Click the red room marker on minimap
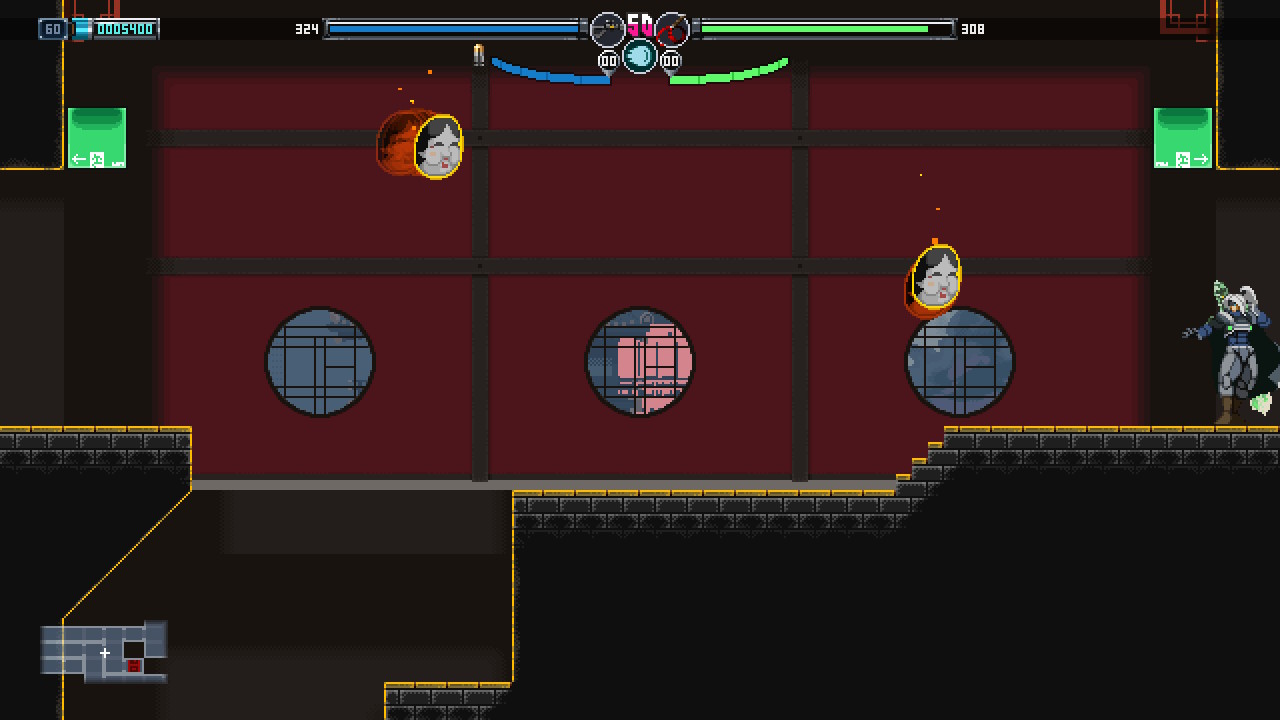This screenshot has width=1280, height=720. [134, 666]
